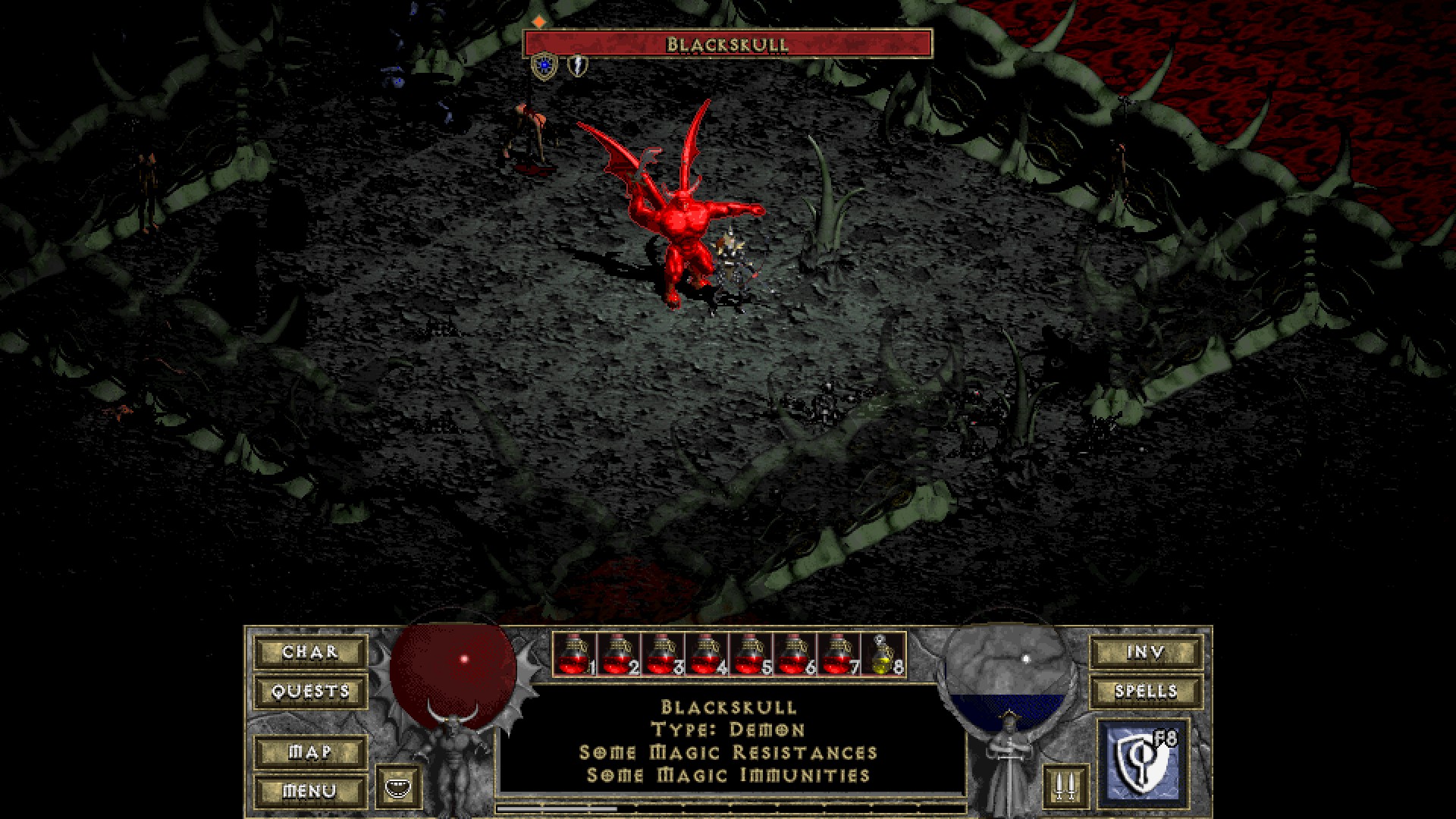Open the INV inventory panel
Screen dimensions: 1456x819
(x=1146, y=652)
